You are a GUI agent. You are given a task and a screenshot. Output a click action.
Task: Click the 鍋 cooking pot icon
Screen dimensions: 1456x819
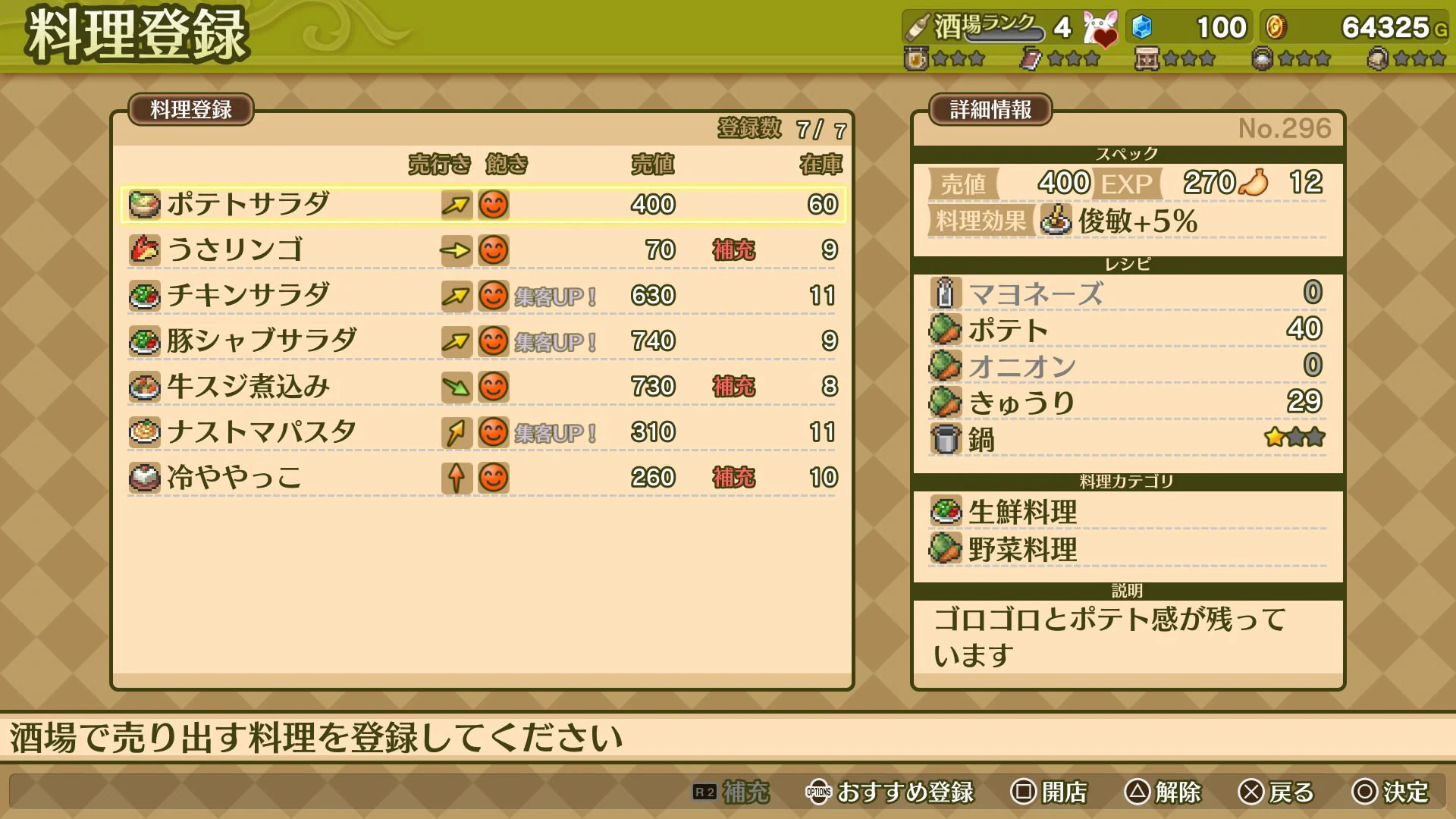pyautogui.click(x=945, y=438)
